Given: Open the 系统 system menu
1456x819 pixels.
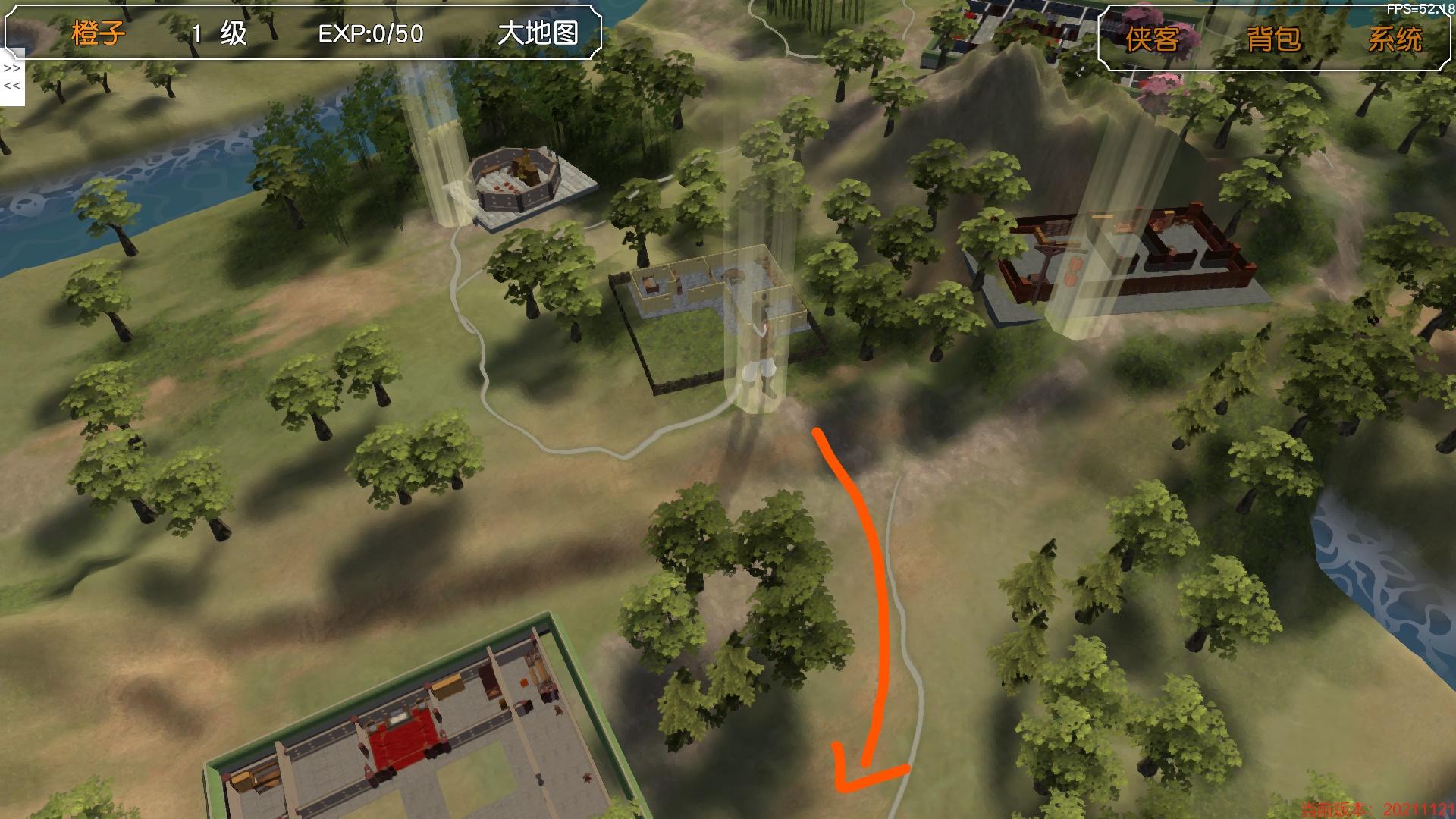Looking at the screenshot, I should tap(1395, 38).
